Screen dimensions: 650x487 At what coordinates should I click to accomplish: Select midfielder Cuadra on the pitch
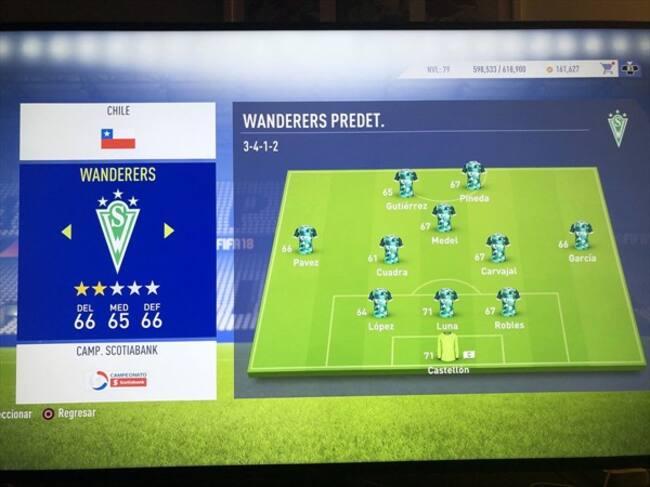[x=391, y=249]
